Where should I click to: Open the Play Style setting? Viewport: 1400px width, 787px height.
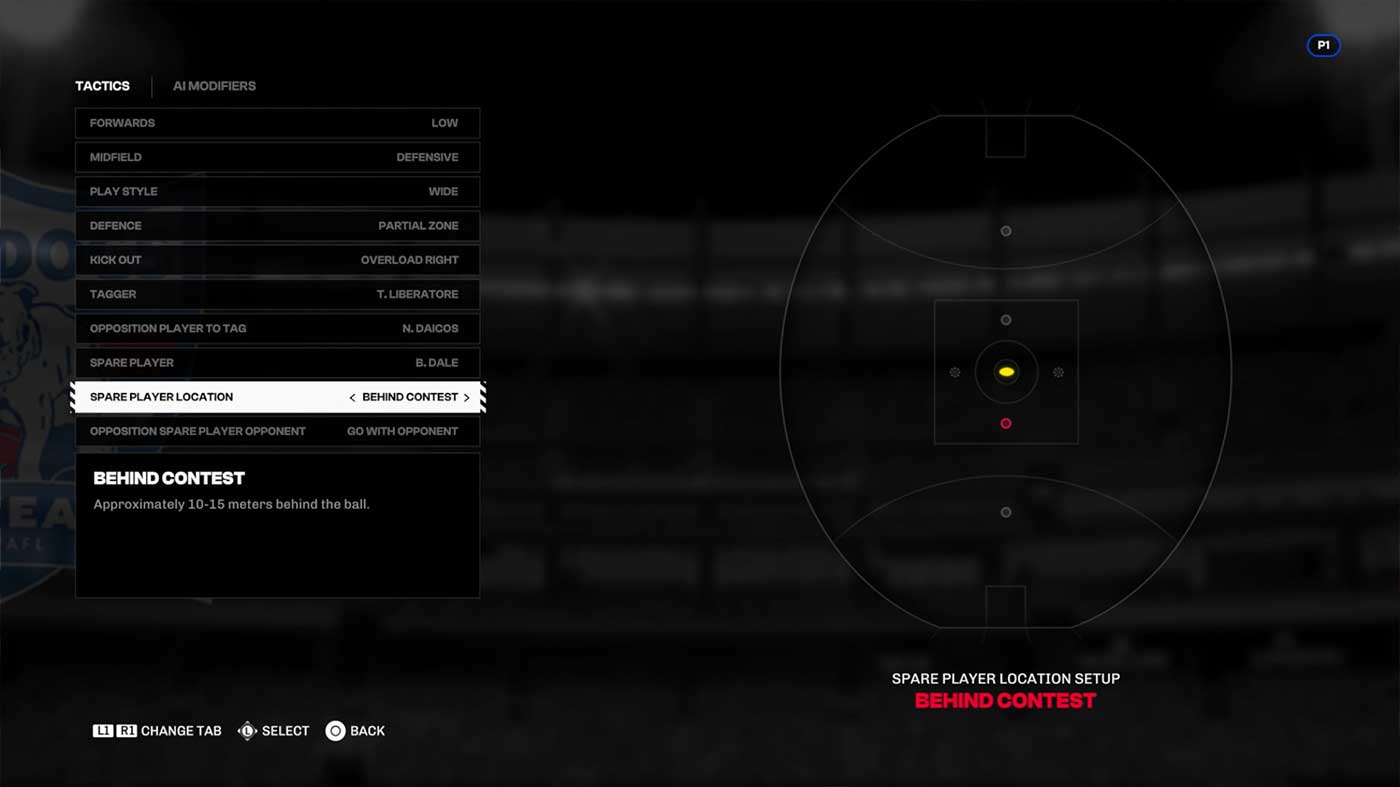[x=277, y=191]
